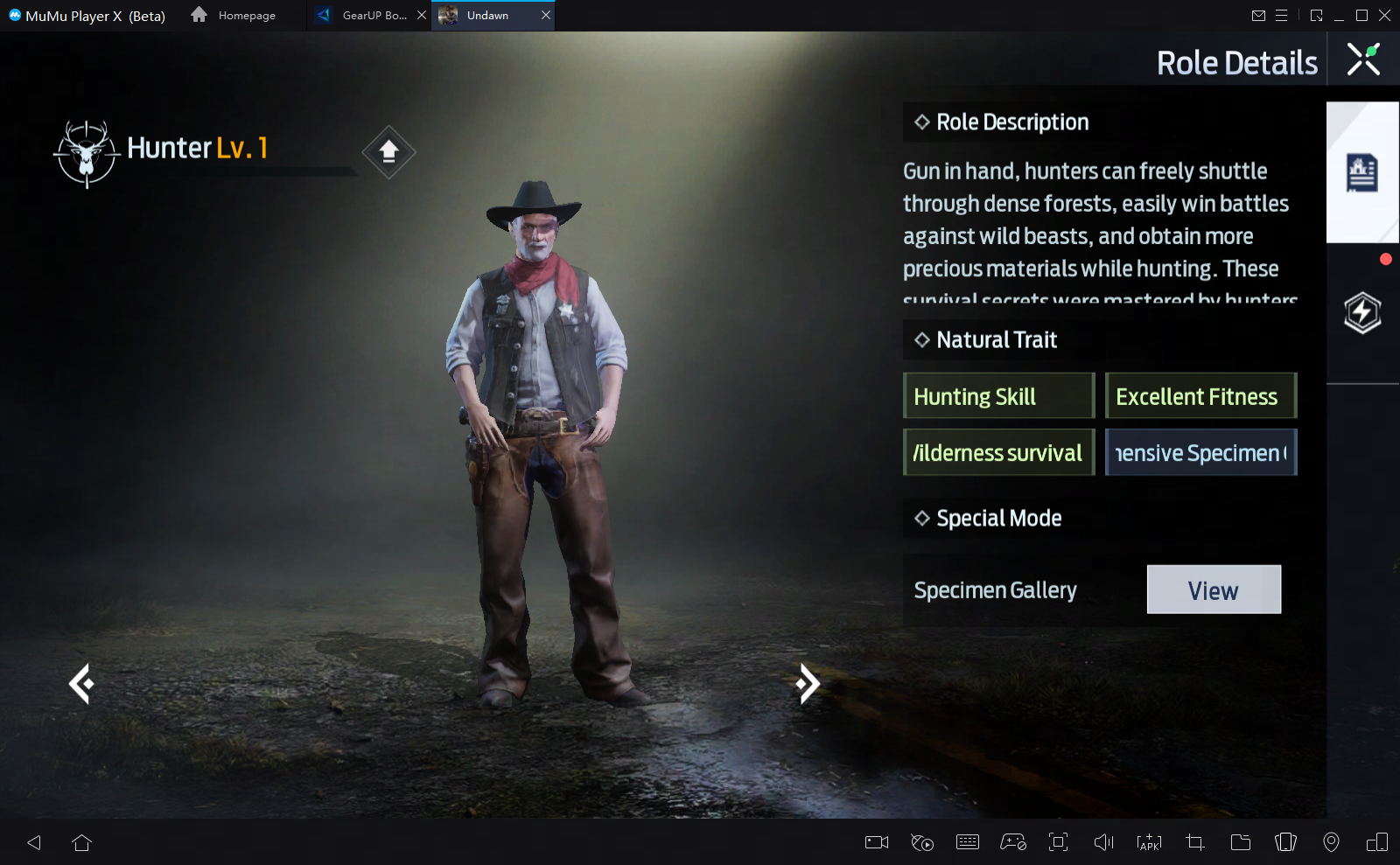Image resolution: width=1400 pixels, height=865 pixels.
Task: Click the Hunter deer emblem
Action: tap(86, 154)
